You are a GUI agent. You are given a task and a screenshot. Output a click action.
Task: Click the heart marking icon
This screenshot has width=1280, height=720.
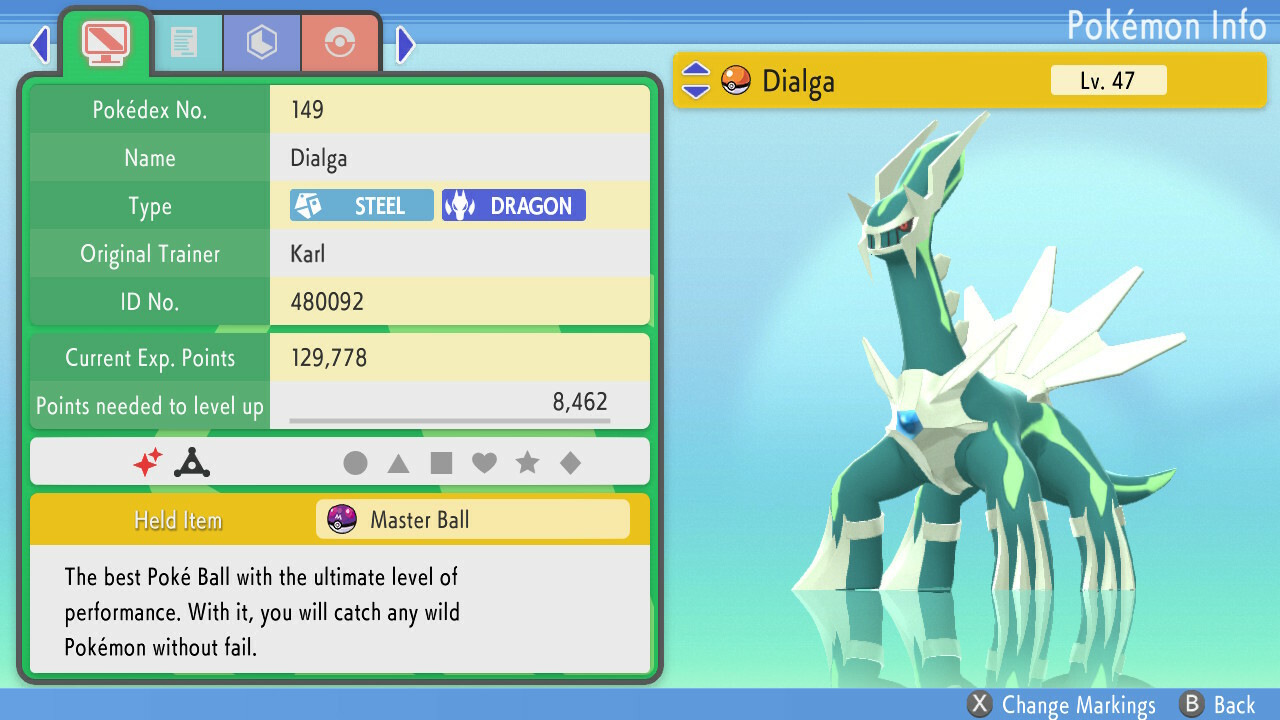click(484, 462)
